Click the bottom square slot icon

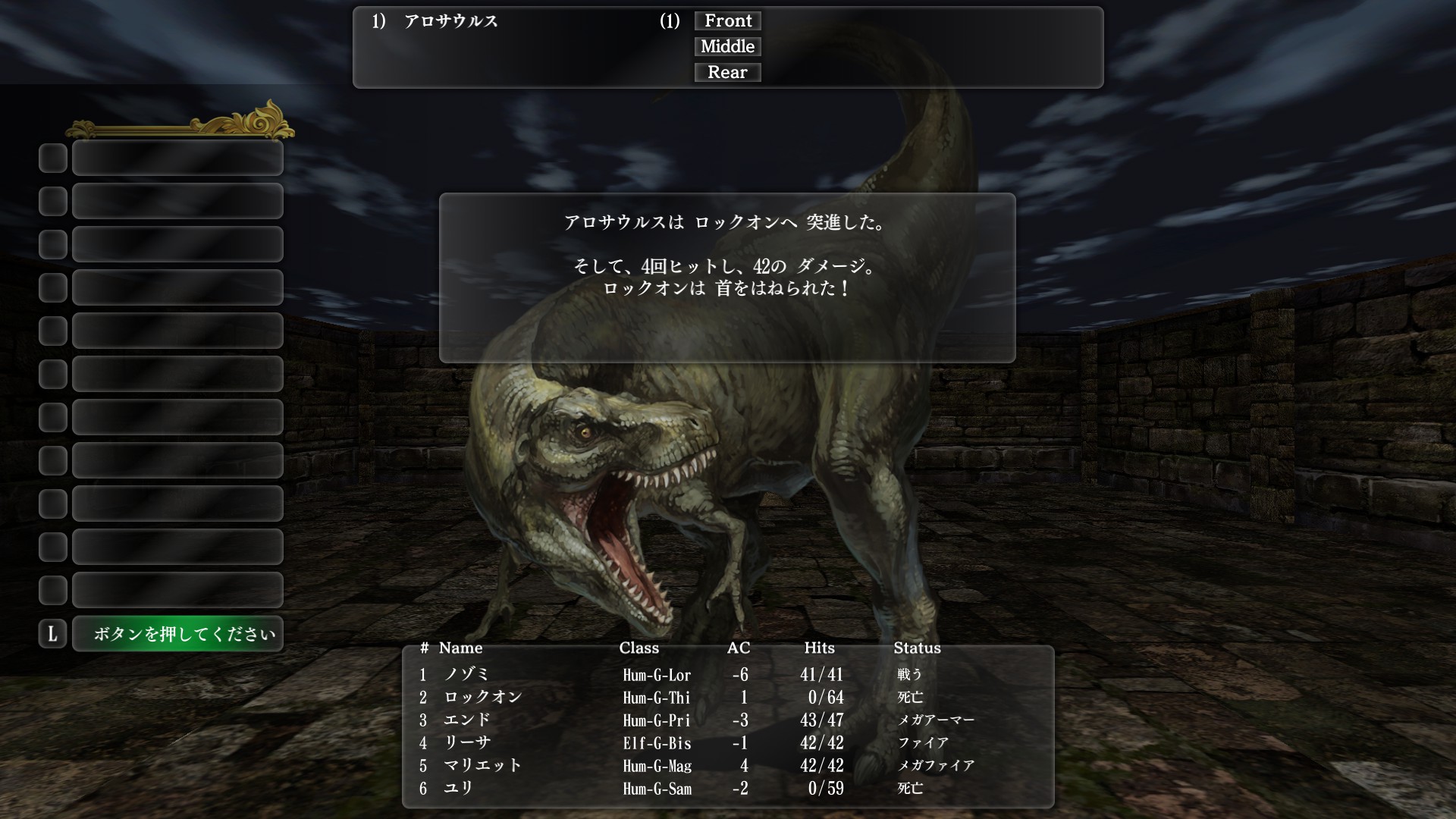click(52, 590)
